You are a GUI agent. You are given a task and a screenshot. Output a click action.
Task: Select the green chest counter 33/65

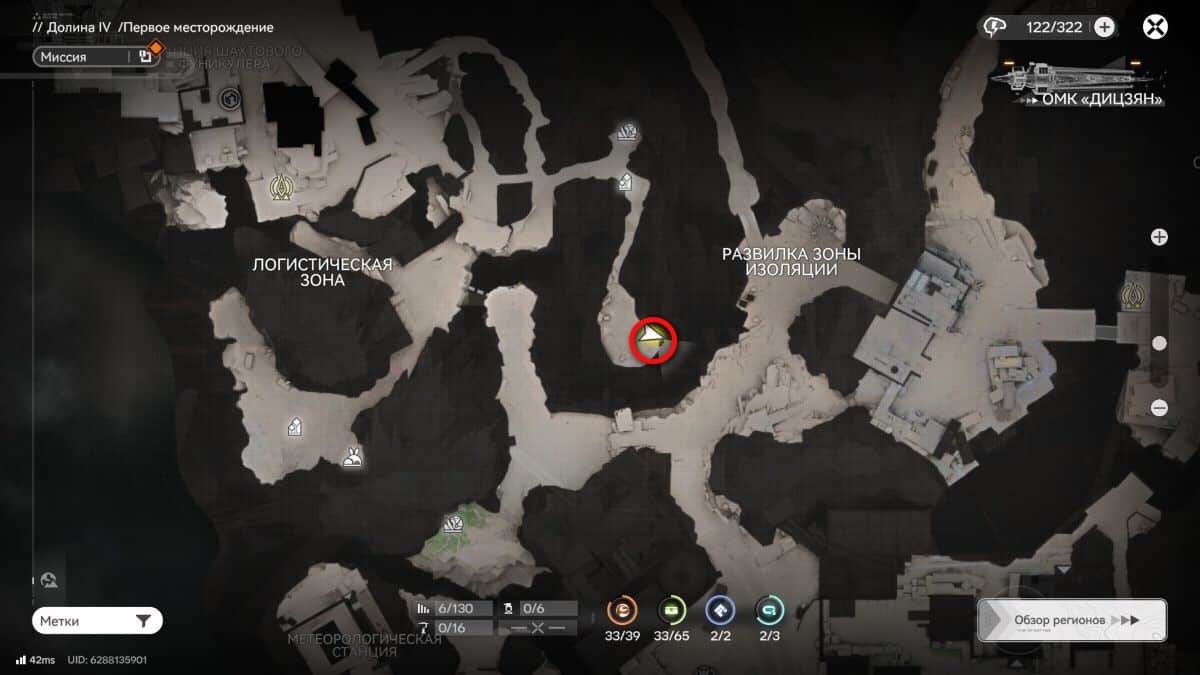point(671,609)
